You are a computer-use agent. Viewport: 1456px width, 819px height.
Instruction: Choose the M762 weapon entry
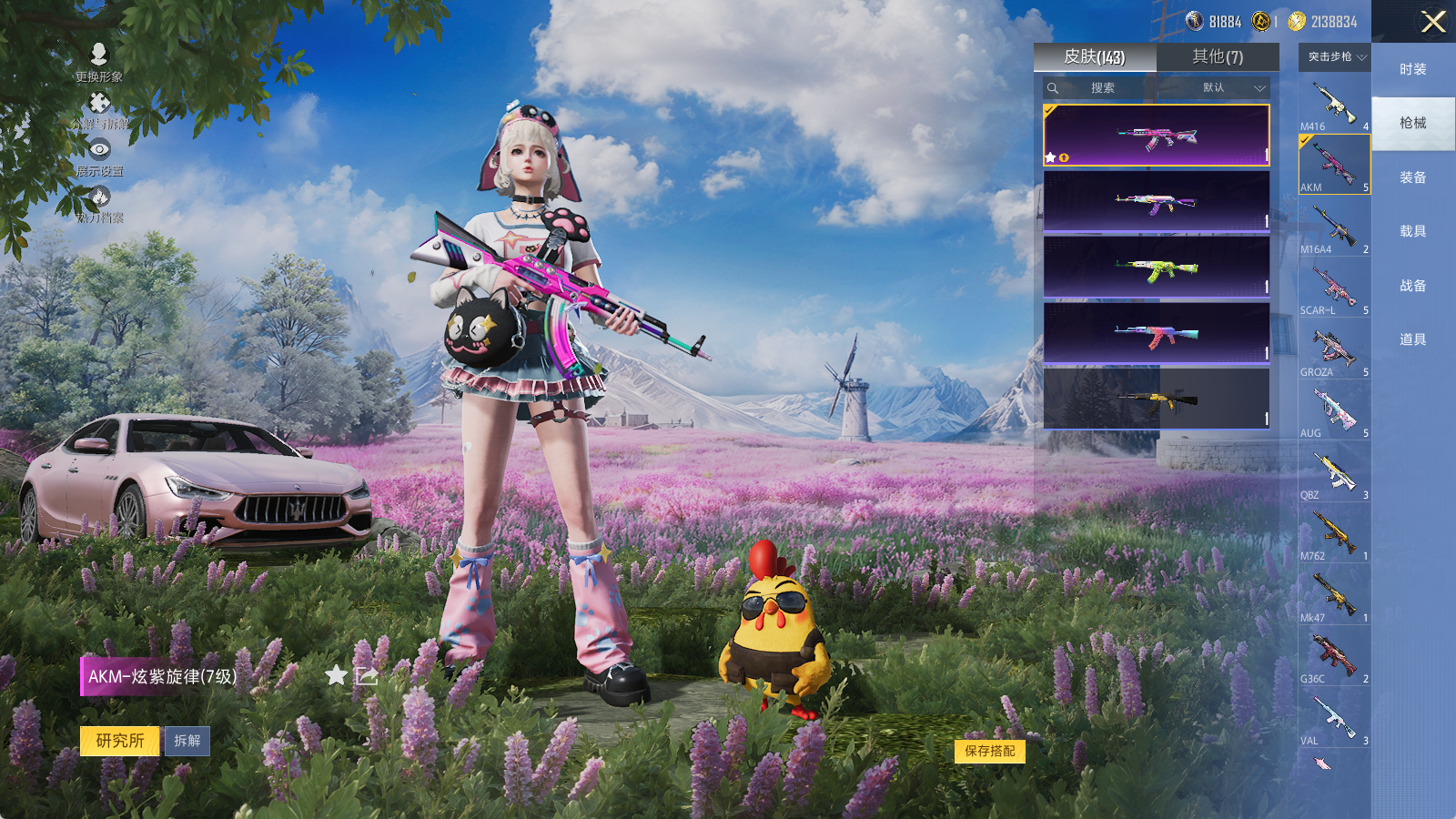click(x=1334, y=534)
